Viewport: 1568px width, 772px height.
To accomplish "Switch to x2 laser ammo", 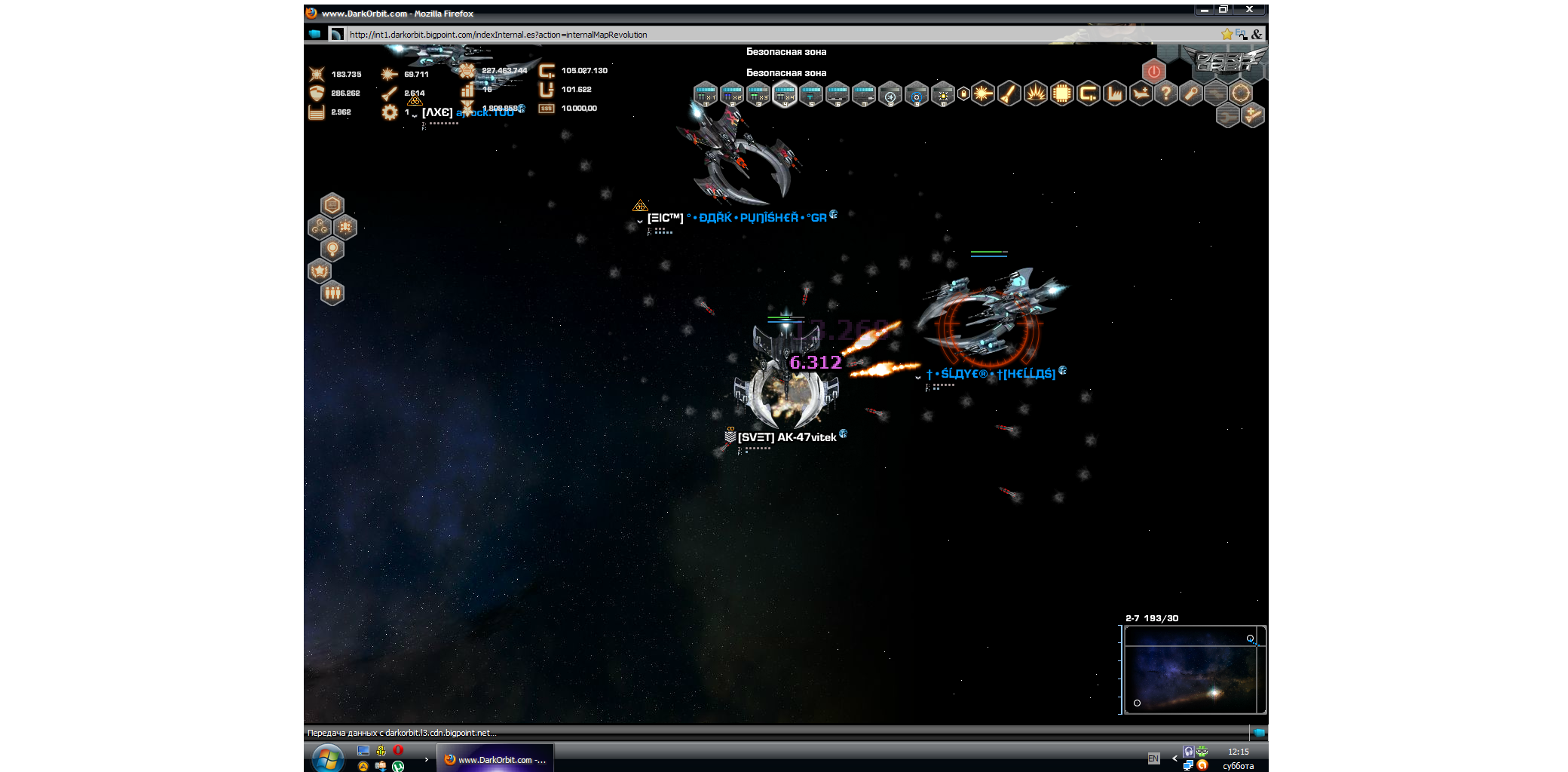I will click(732, 94).
